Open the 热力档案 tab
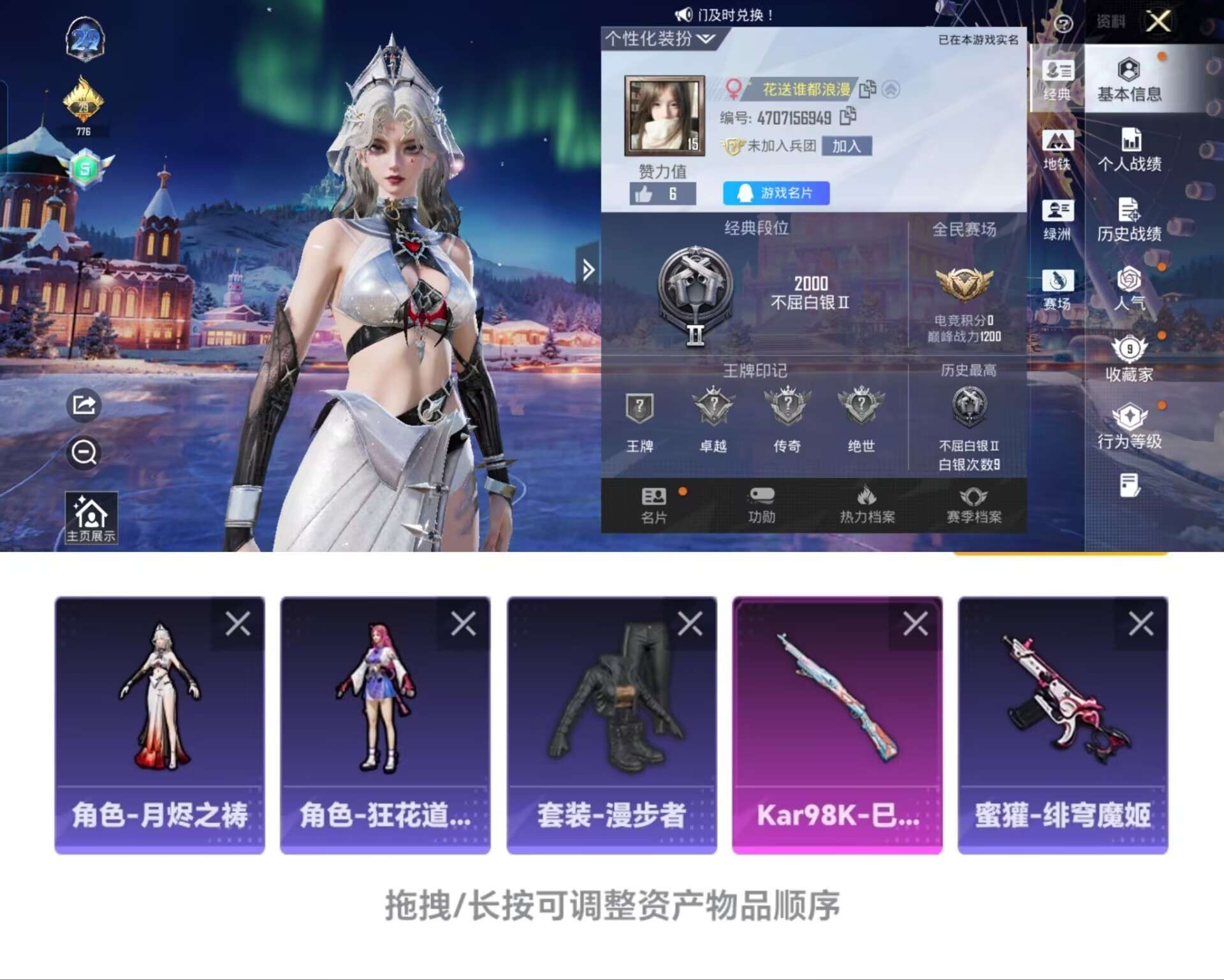This screenshot has height=980, width=1224. tap(867, 505)
